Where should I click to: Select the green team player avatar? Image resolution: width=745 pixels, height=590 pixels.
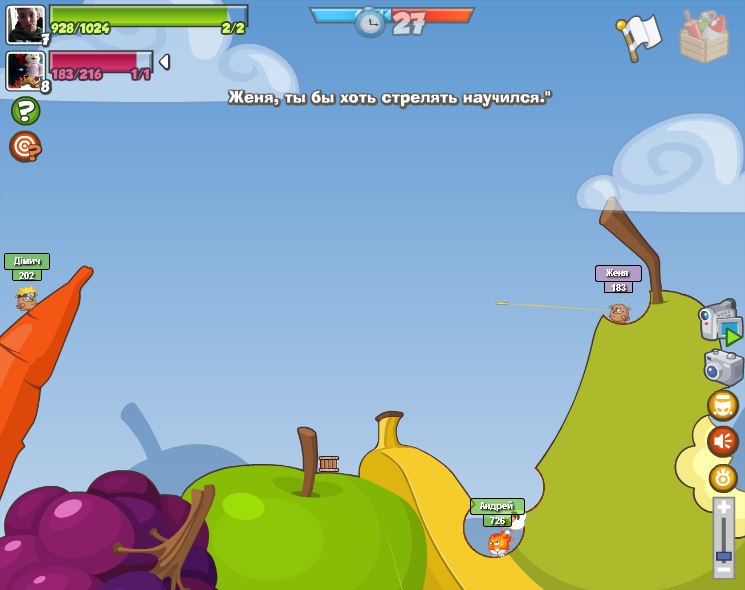(25, 24)
